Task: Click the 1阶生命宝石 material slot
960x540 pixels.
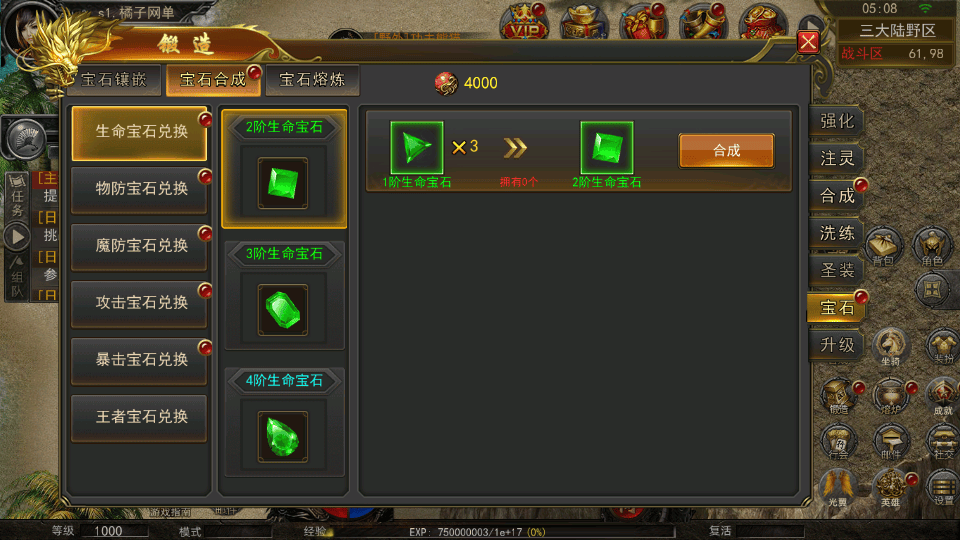Action: point(416,148)
